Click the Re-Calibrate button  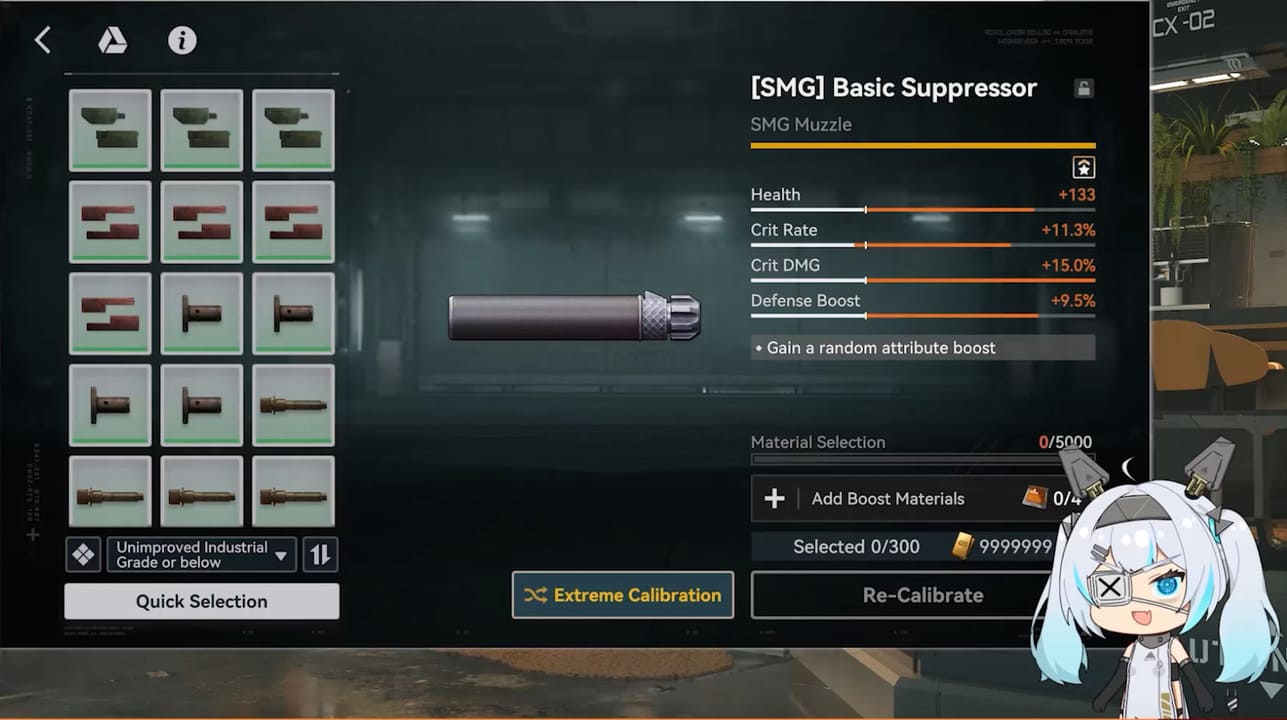coord(922,595)
